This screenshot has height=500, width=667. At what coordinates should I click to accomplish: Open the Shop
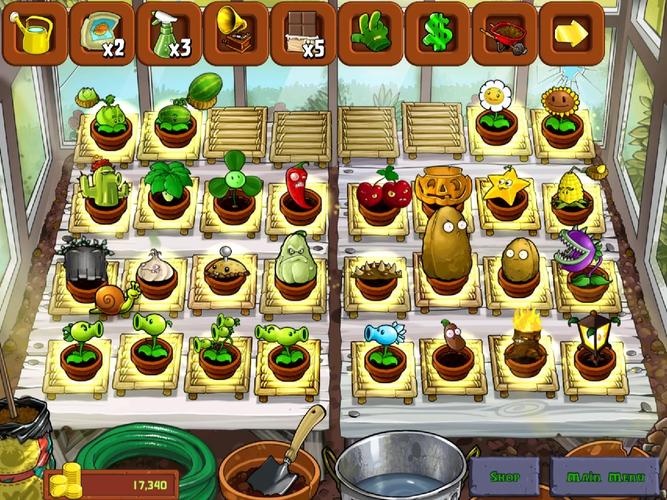click(x=506, y=477)
